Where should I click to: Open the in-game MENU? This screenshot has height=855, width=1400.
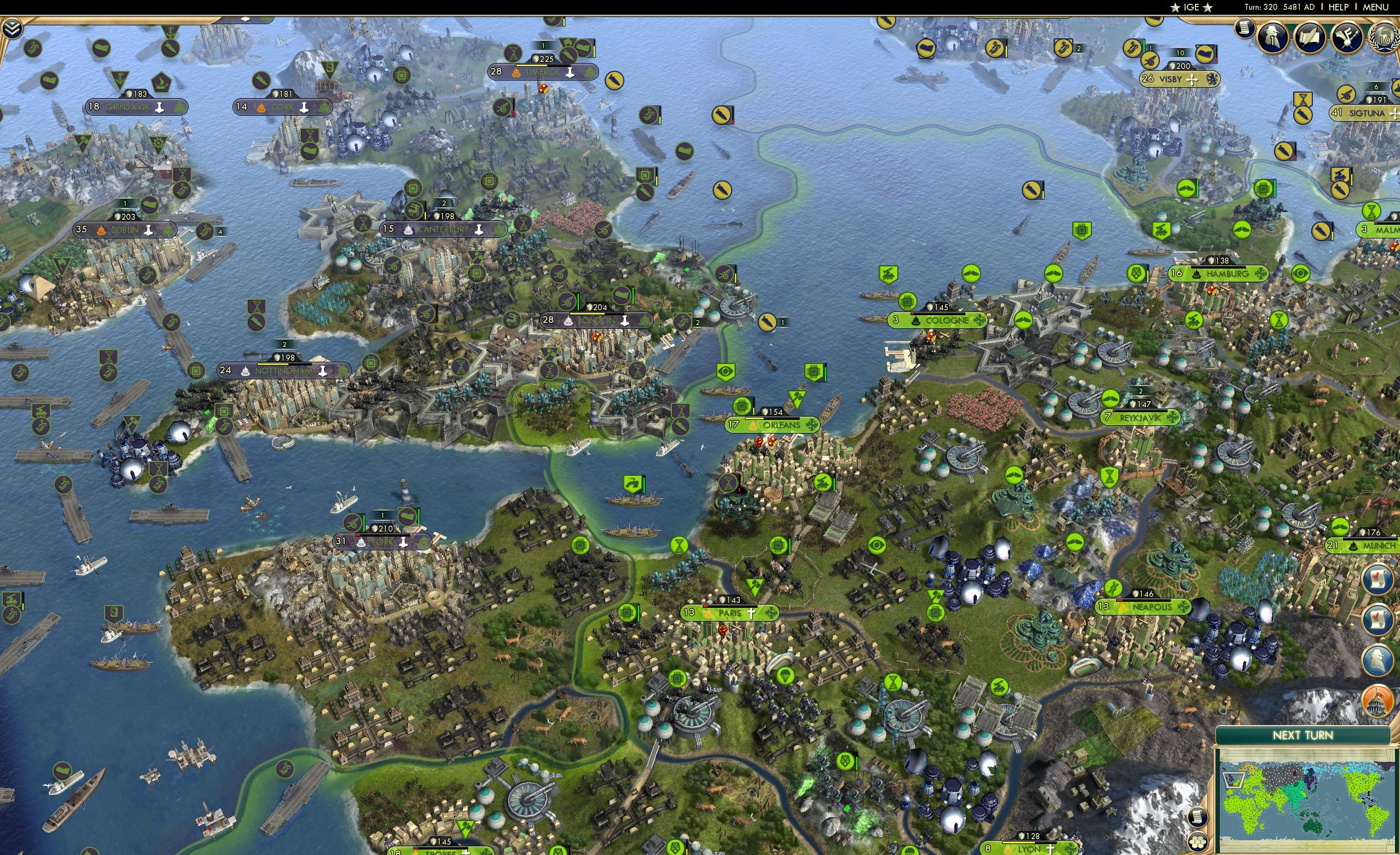1375,7
